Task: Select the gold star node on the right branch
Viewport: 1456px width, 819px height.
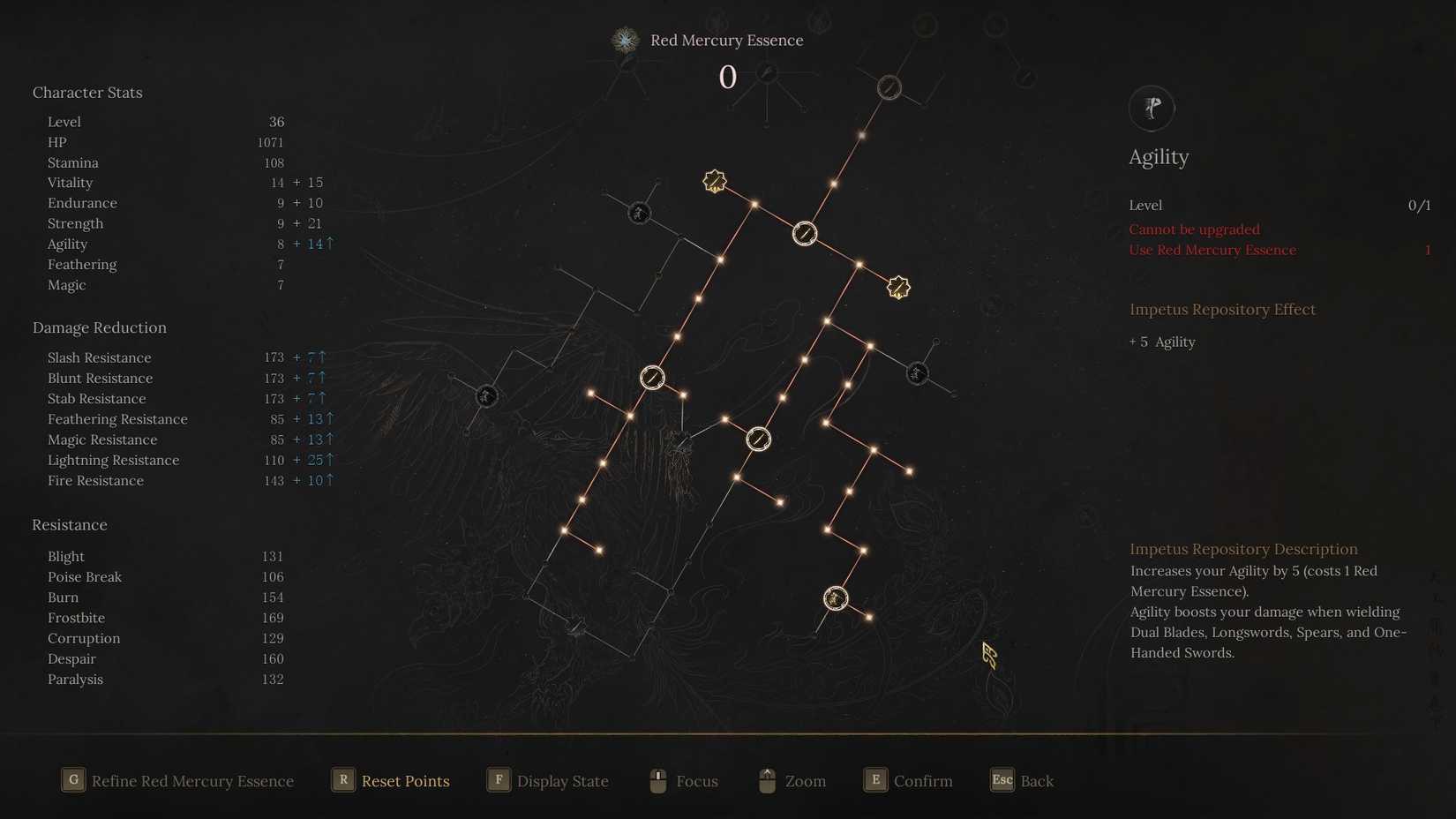Action: [x=898, y=286]
